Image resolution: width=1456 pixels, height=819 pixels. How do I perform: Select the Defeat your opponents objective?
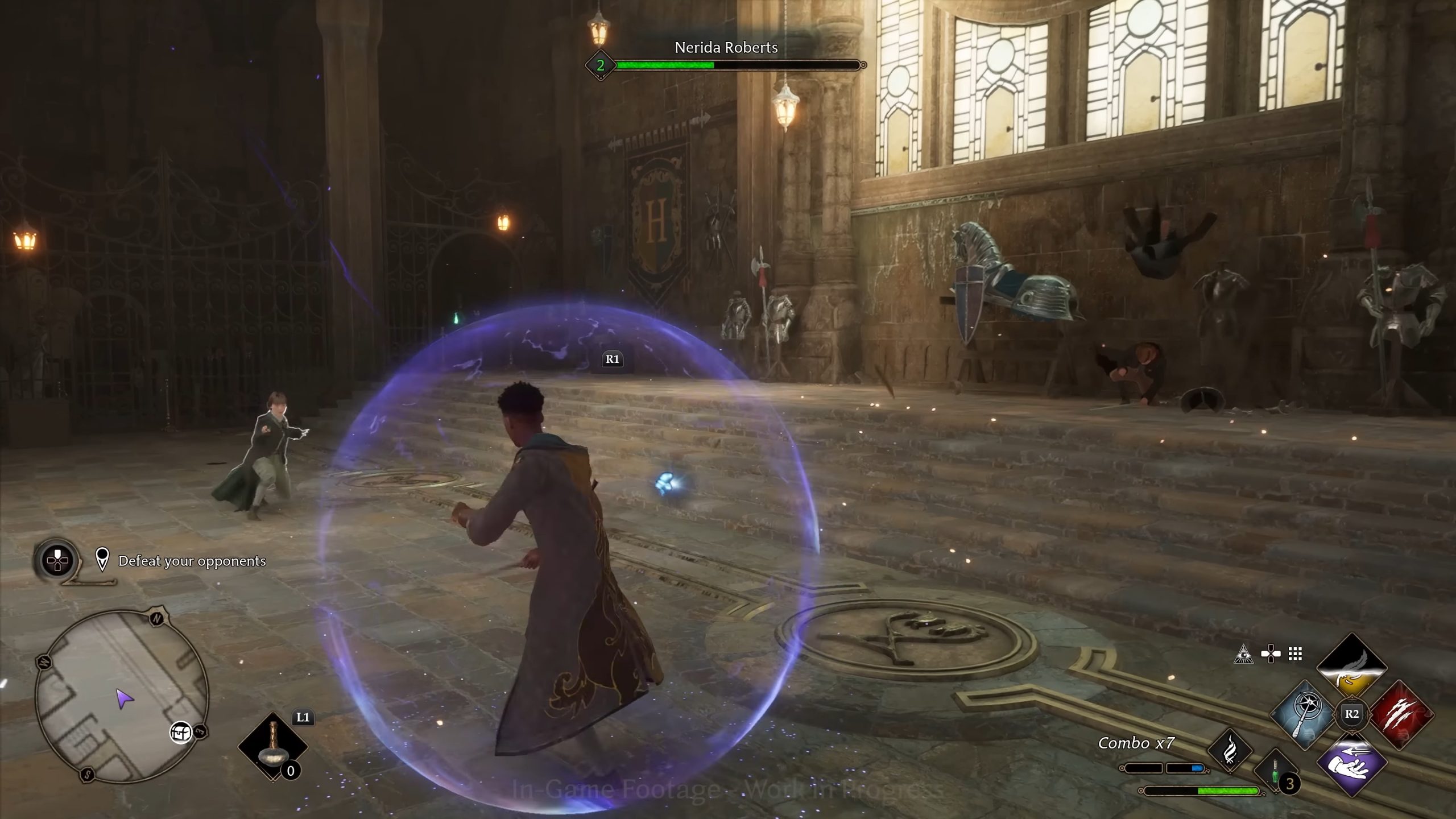[x=192, y=561]
